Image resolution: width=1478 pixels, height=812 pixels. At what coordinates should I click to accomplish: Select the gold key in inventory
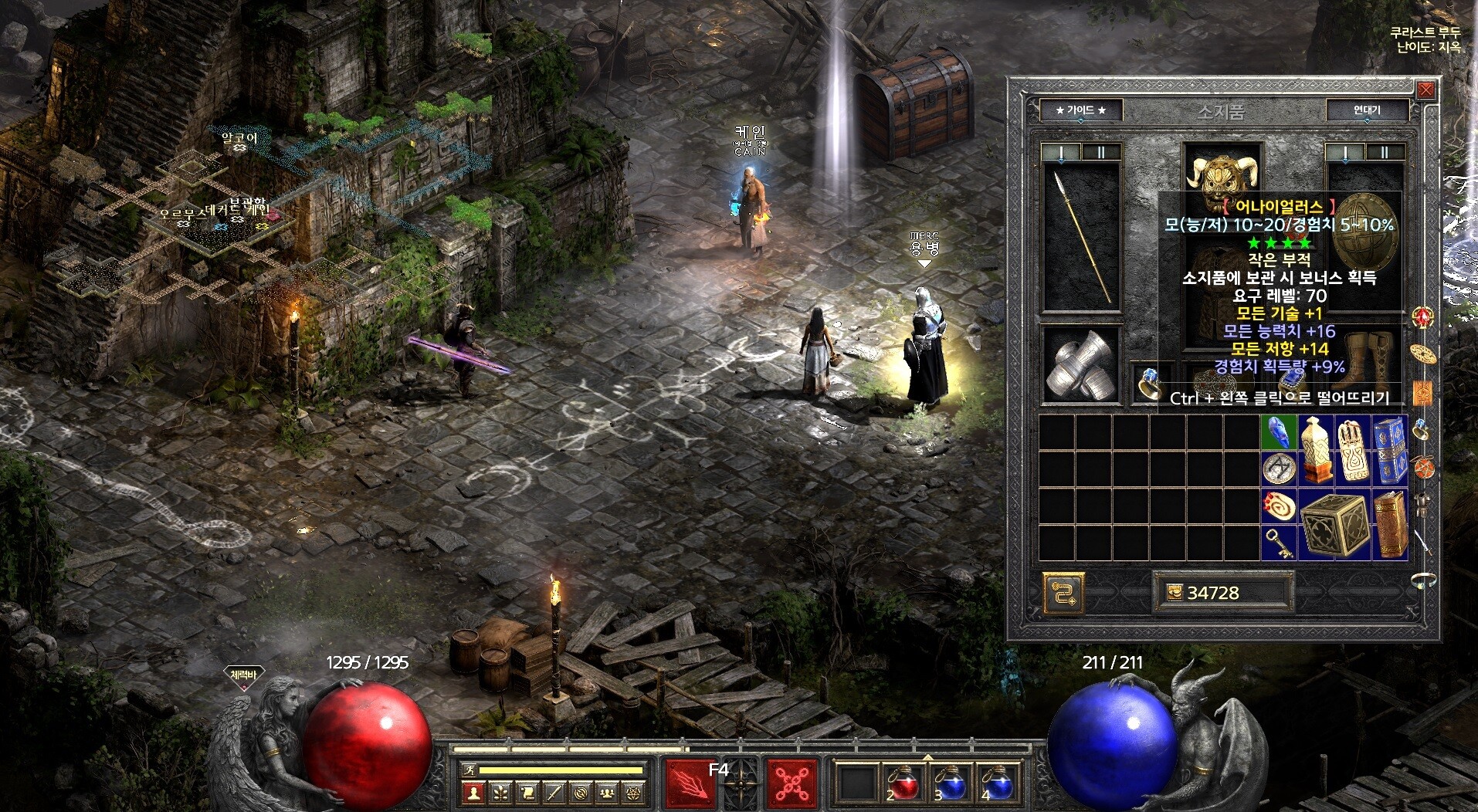click(x=1280, y=543)
